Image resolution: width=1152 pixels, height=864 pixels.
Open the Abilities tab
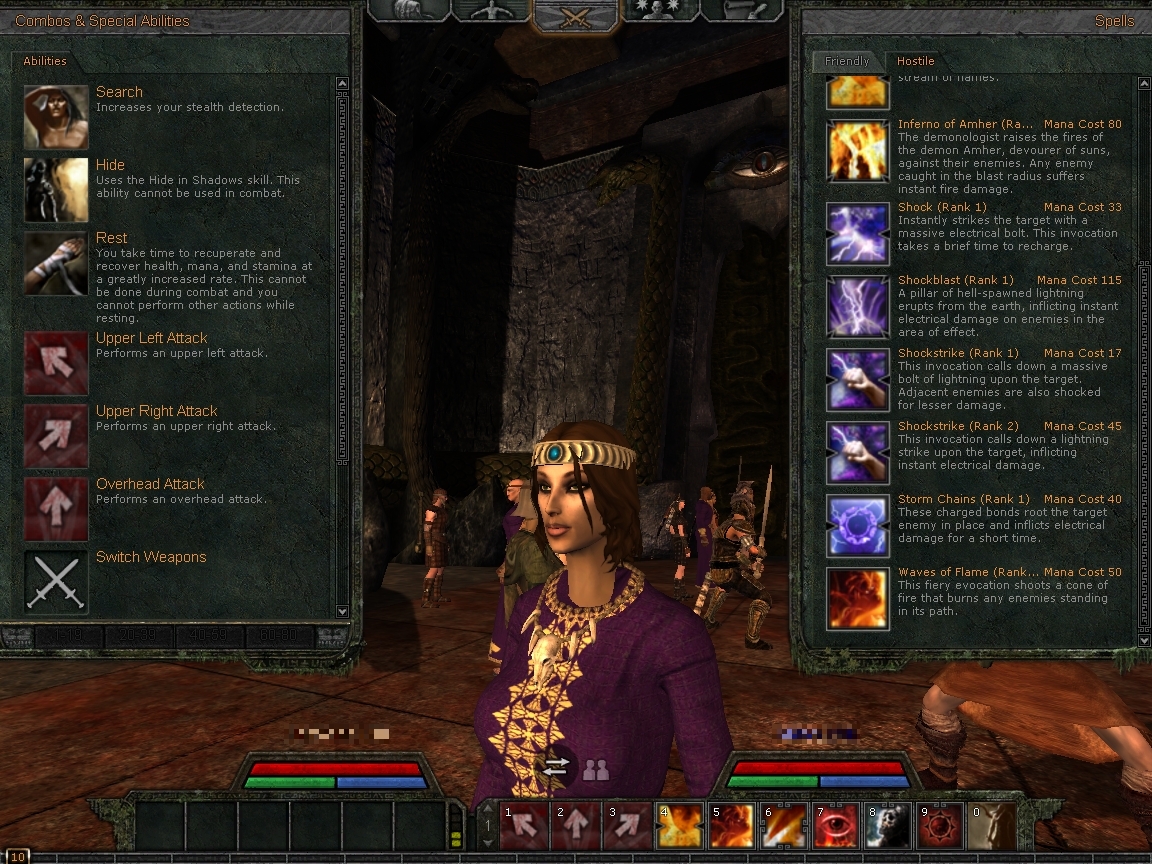[x=45, y=62]
